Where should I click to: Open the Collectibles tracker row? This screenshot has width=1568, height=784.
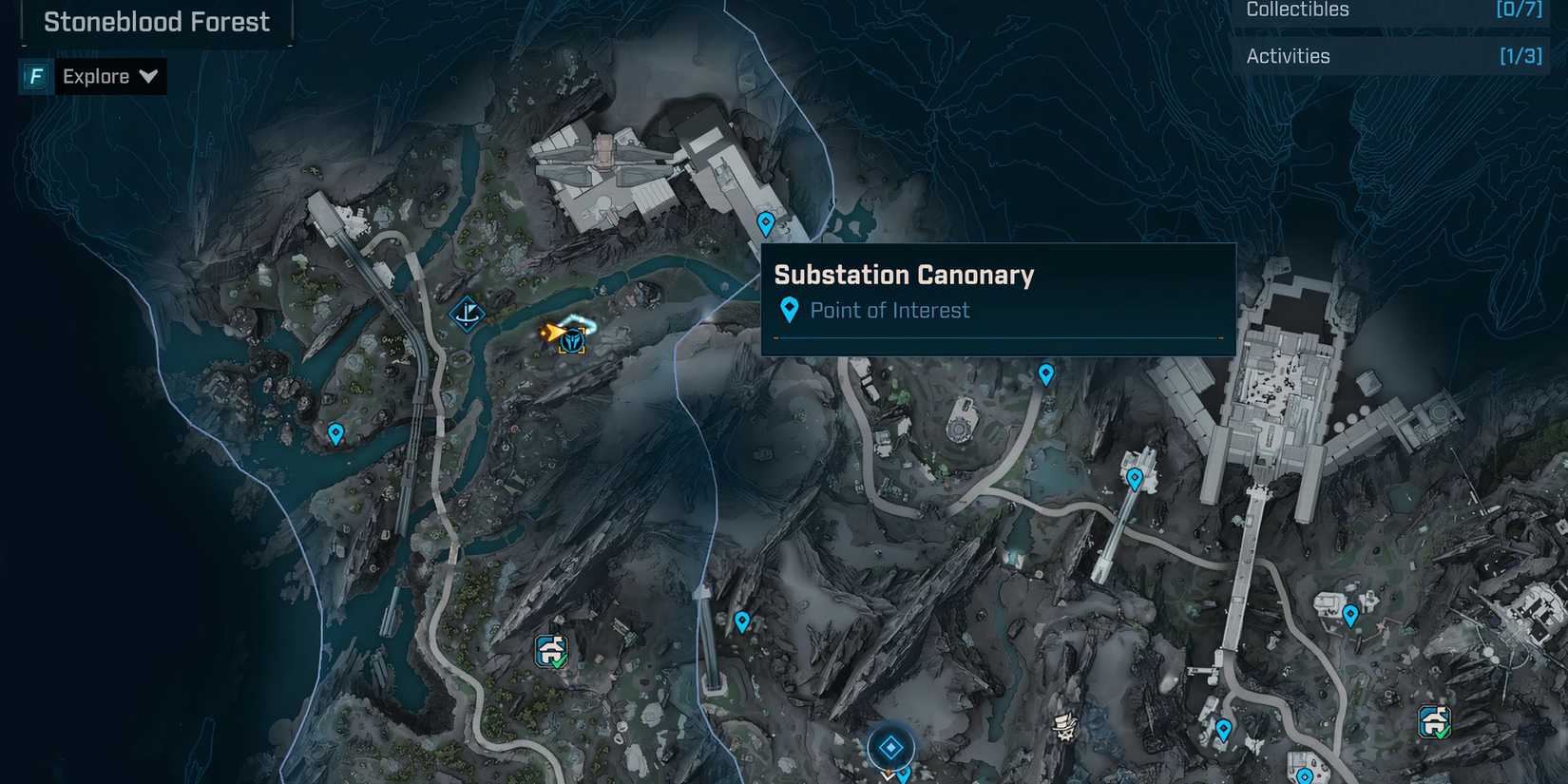point(1392,11)
